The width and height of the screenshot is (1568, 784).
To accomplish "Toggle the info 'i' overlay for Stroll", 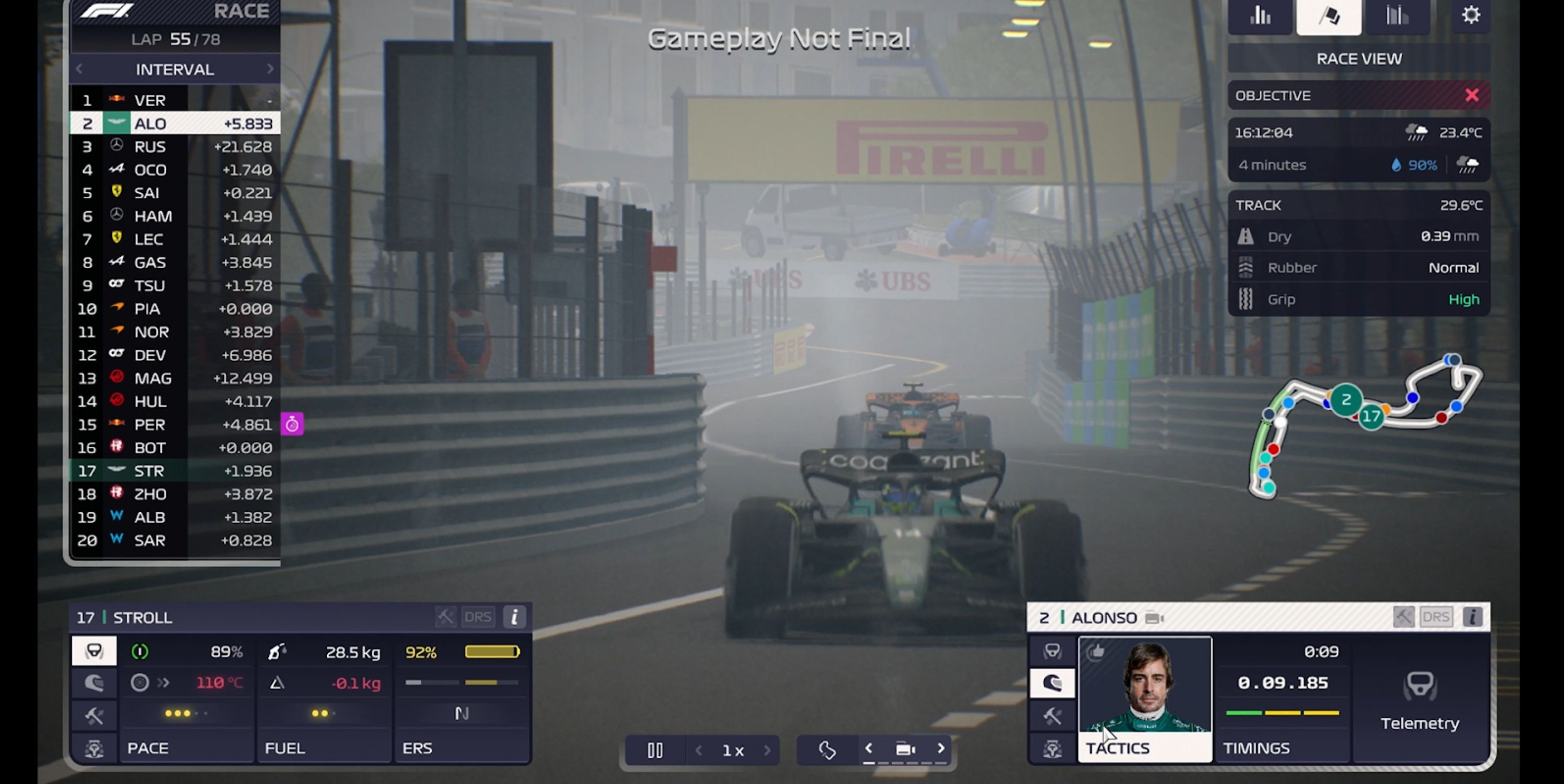I will coord(514,617).
